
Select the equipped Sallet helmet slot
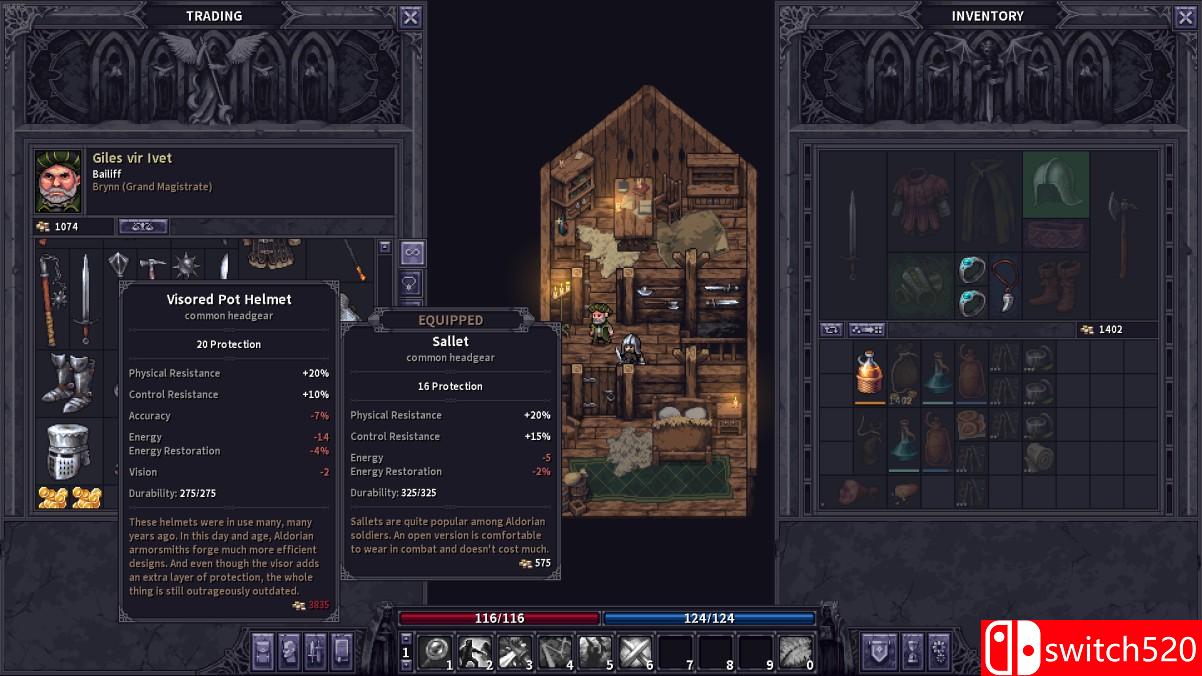click(1055, 185)
